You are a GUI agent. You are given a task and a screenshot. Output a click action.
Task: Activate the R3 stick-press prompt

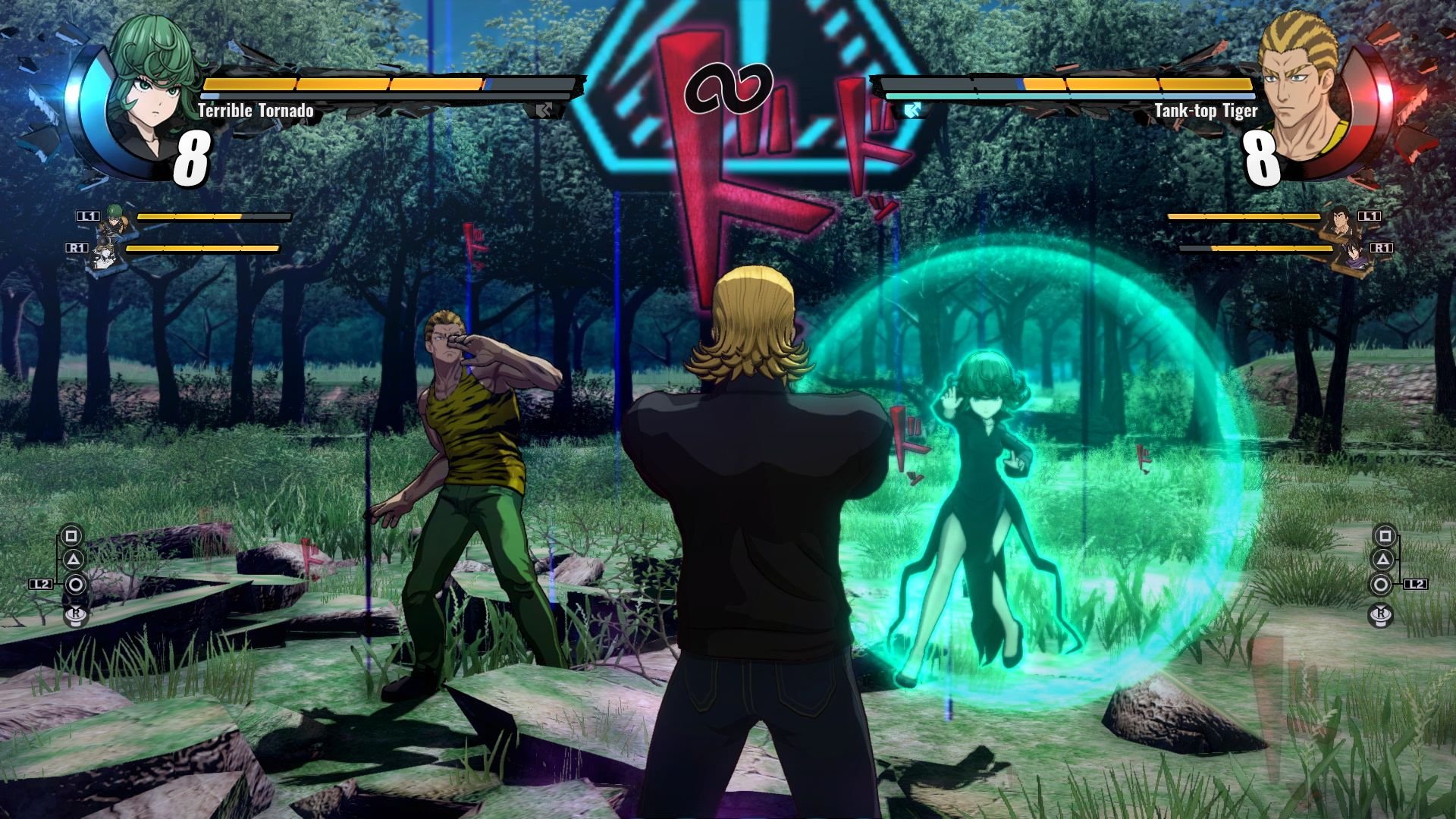tap(76, 614)
